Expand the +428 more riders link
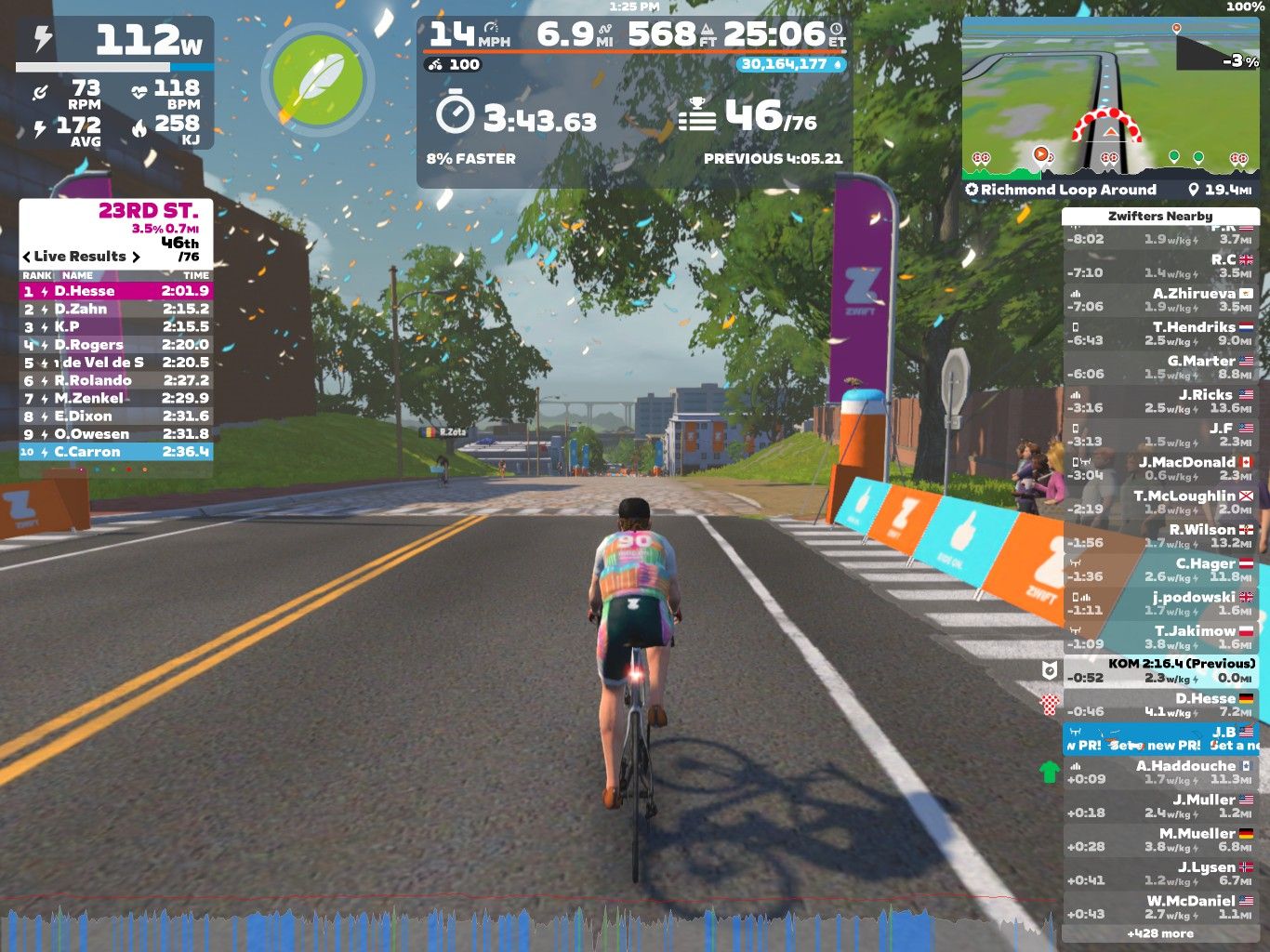1270x952 pixels. (1159, 933)
